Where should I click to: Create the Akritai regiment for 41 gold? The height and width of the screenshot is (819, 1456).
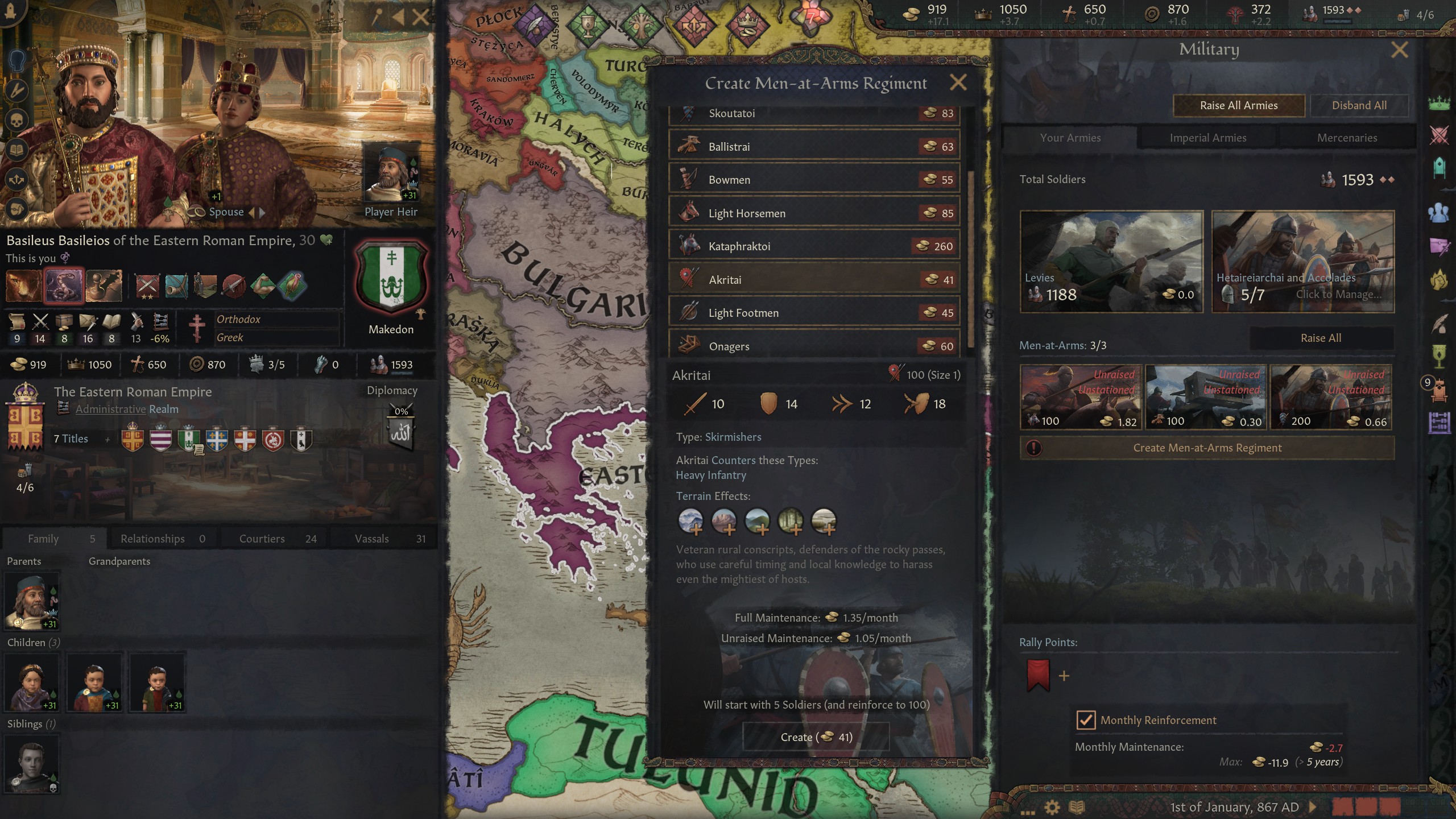click(x=816, y=737)
